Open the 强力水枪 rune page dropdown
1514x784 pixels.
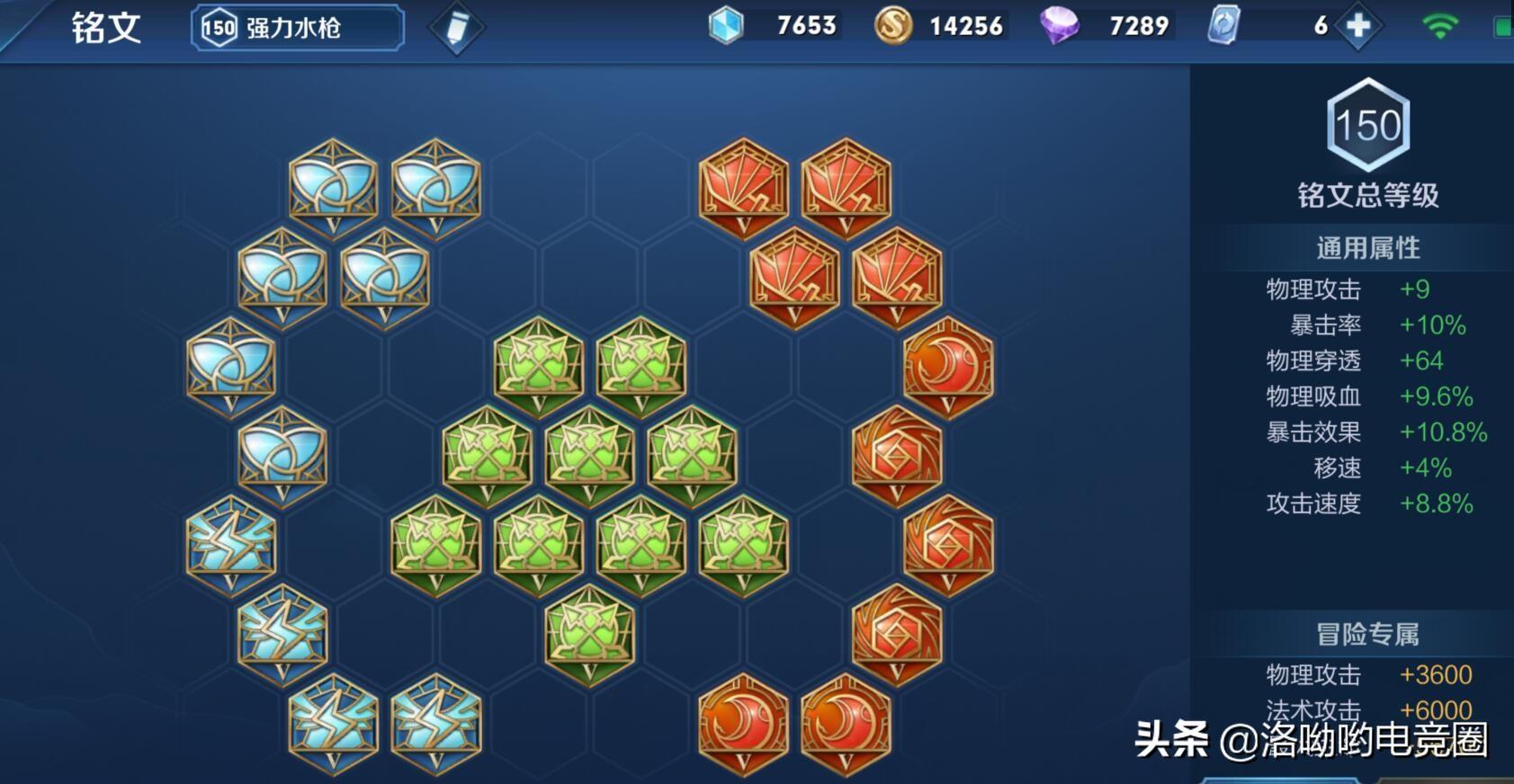coord(298,28)
